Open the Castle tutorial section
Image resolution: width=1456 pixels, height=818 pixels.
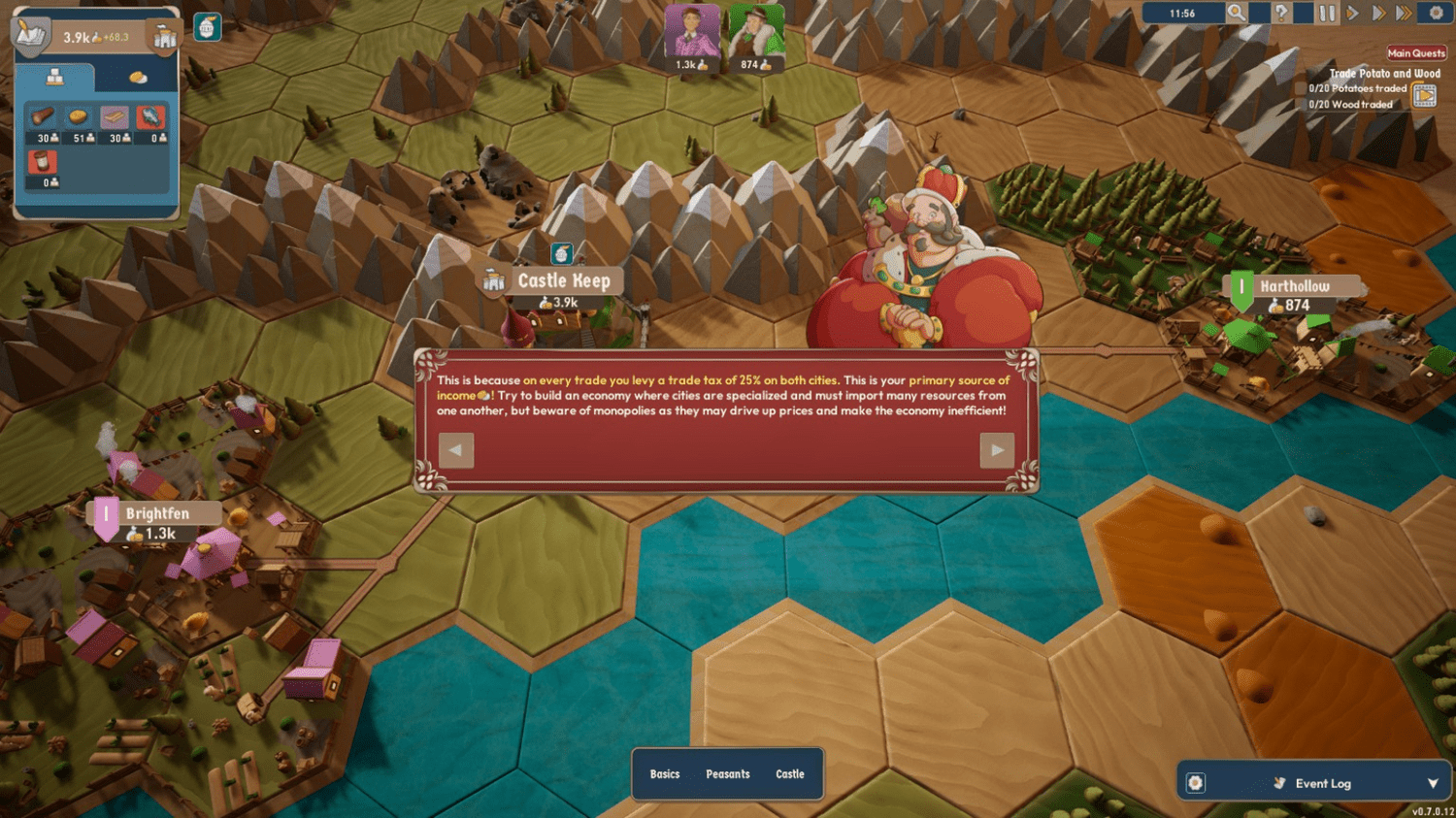[x=790, y=774]
